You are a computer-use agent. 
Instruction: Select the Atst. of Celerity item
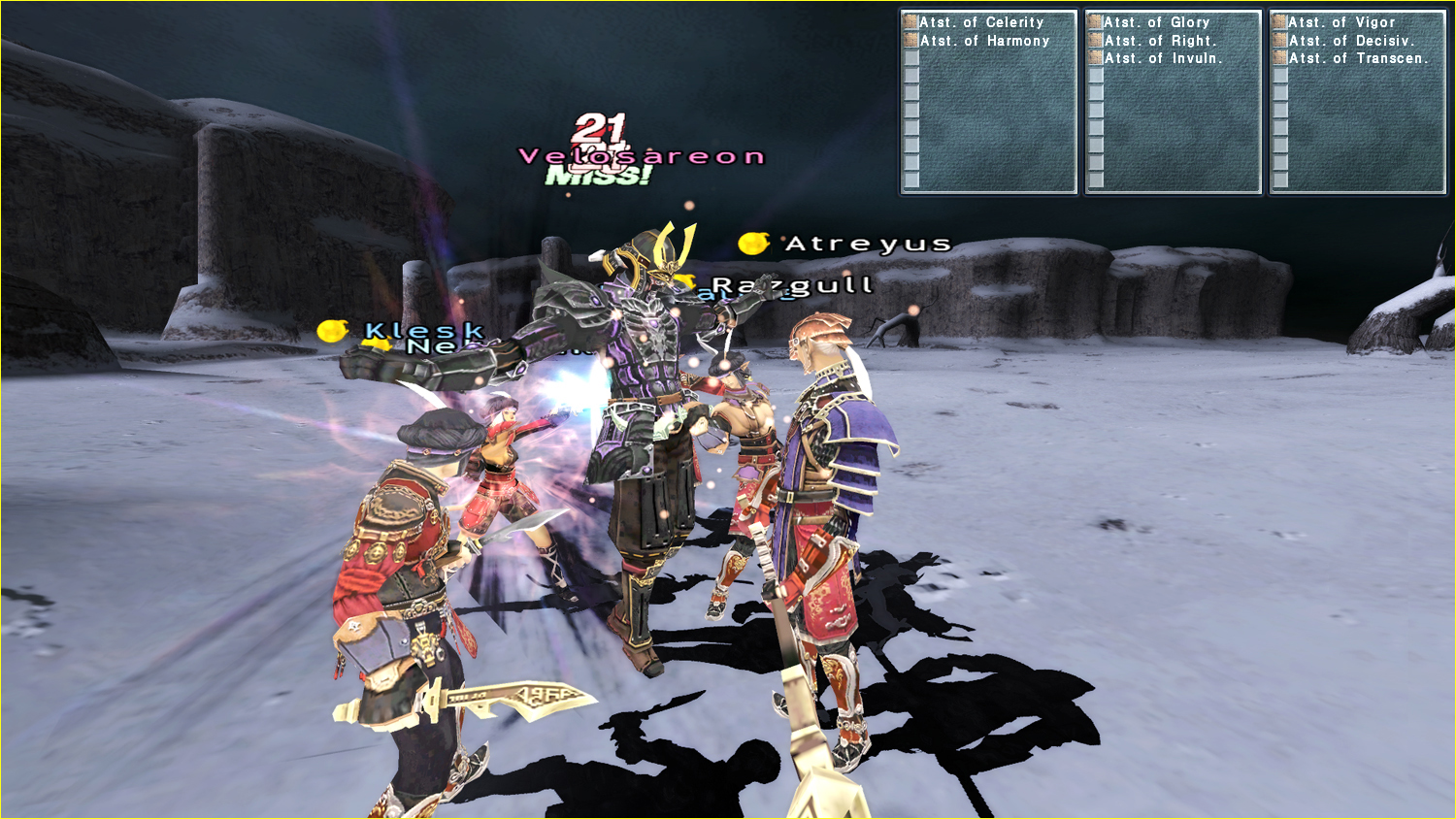click(981, 22)
